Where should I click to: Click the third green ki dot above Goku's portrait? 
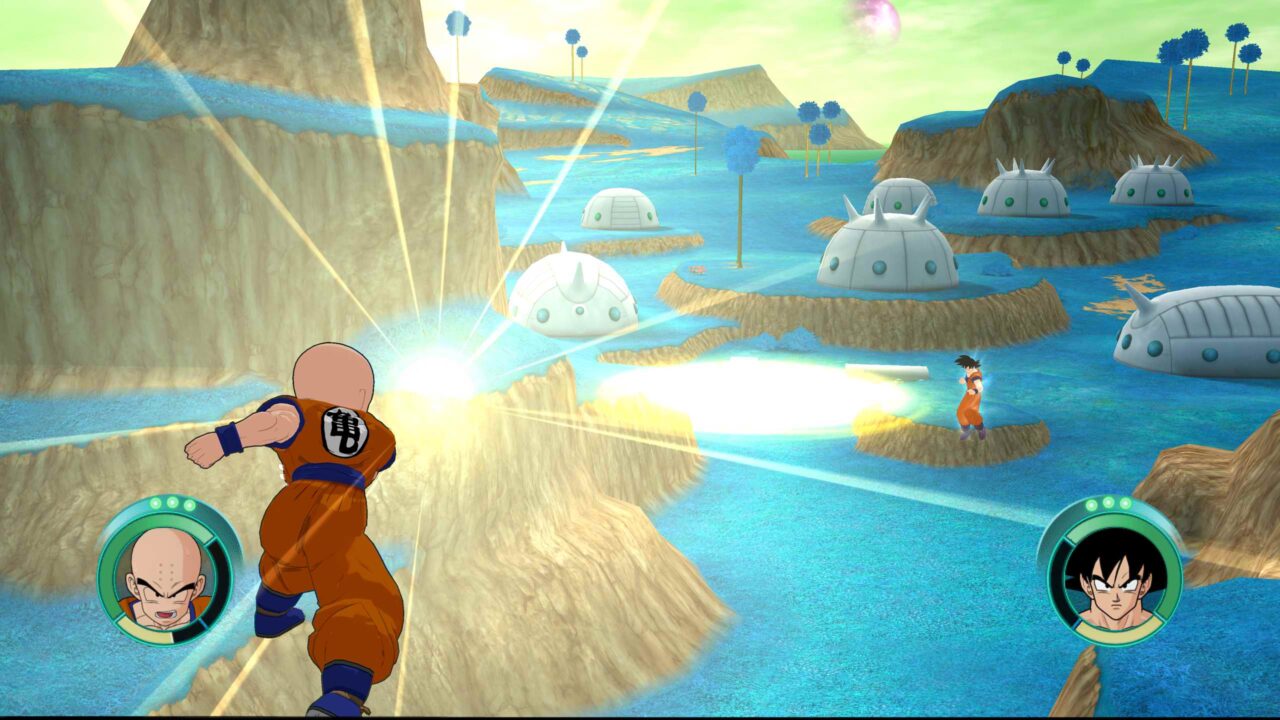(x=1124, y=502)
